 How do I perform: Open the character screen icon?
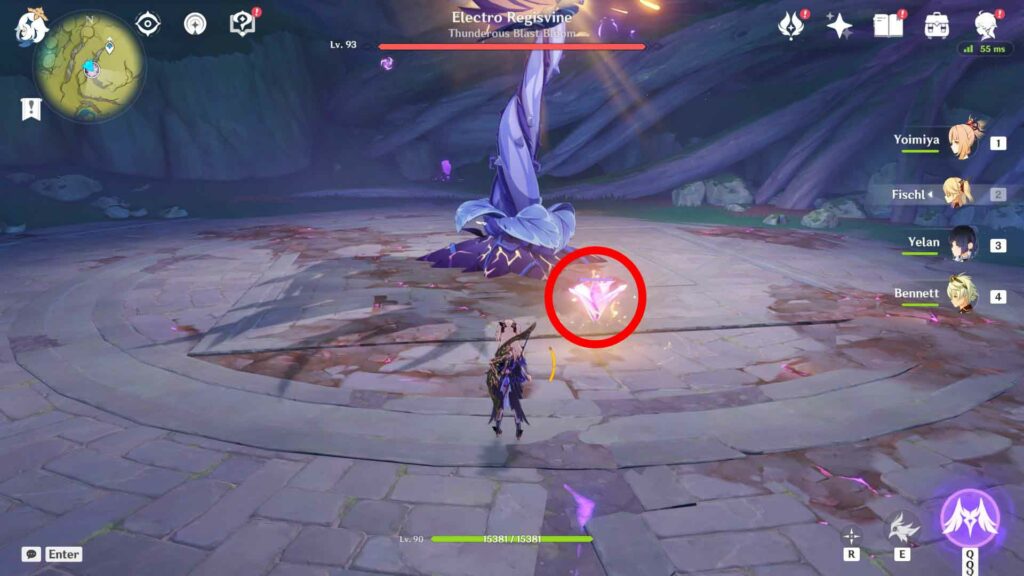point(986,26)
